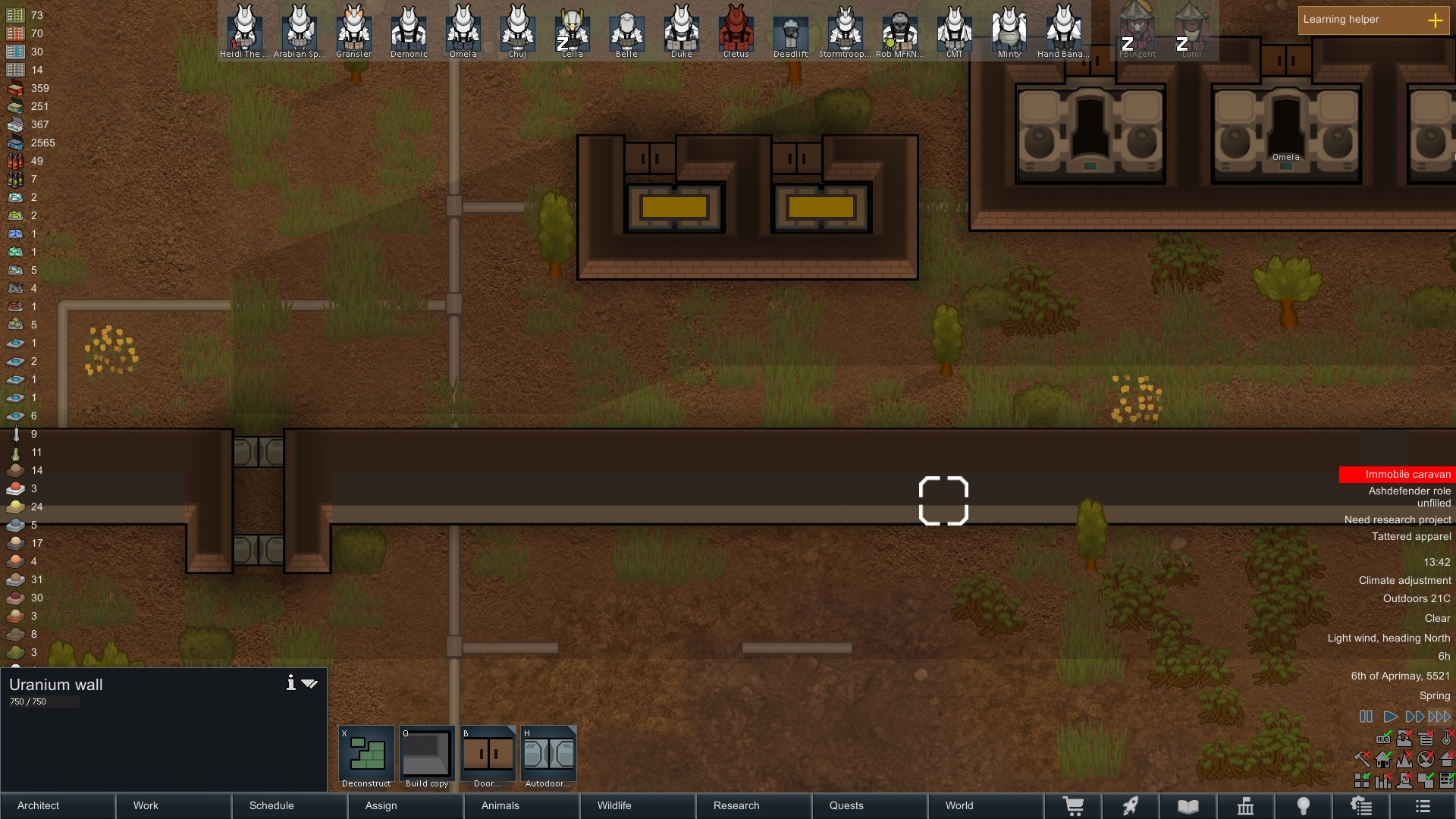Choose the Build copy command
The width and height of the screenshot is (1456, 819).
[x=427, y=756]
